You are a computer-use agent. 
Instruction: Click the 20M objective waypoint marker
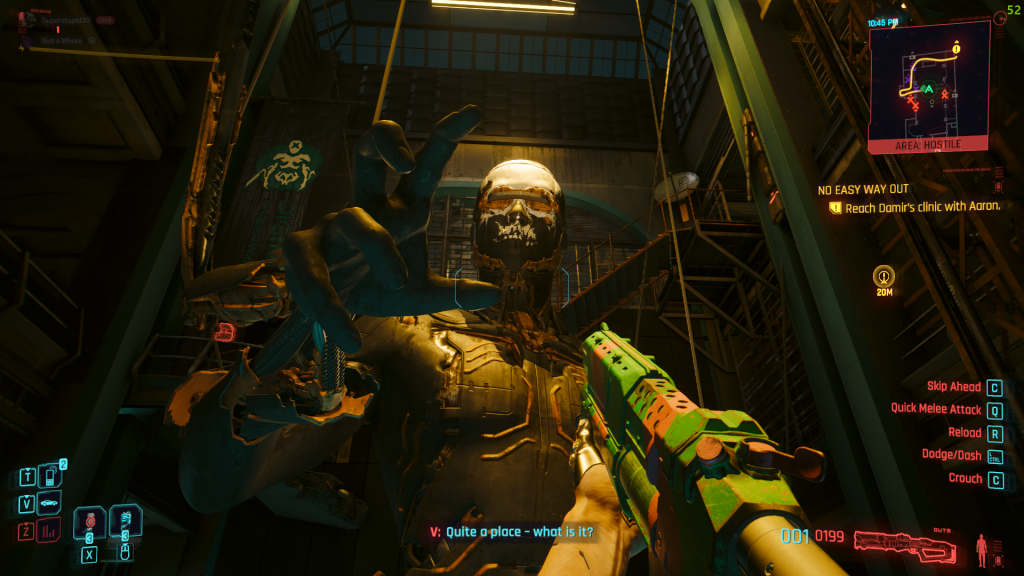coord(883,276)
